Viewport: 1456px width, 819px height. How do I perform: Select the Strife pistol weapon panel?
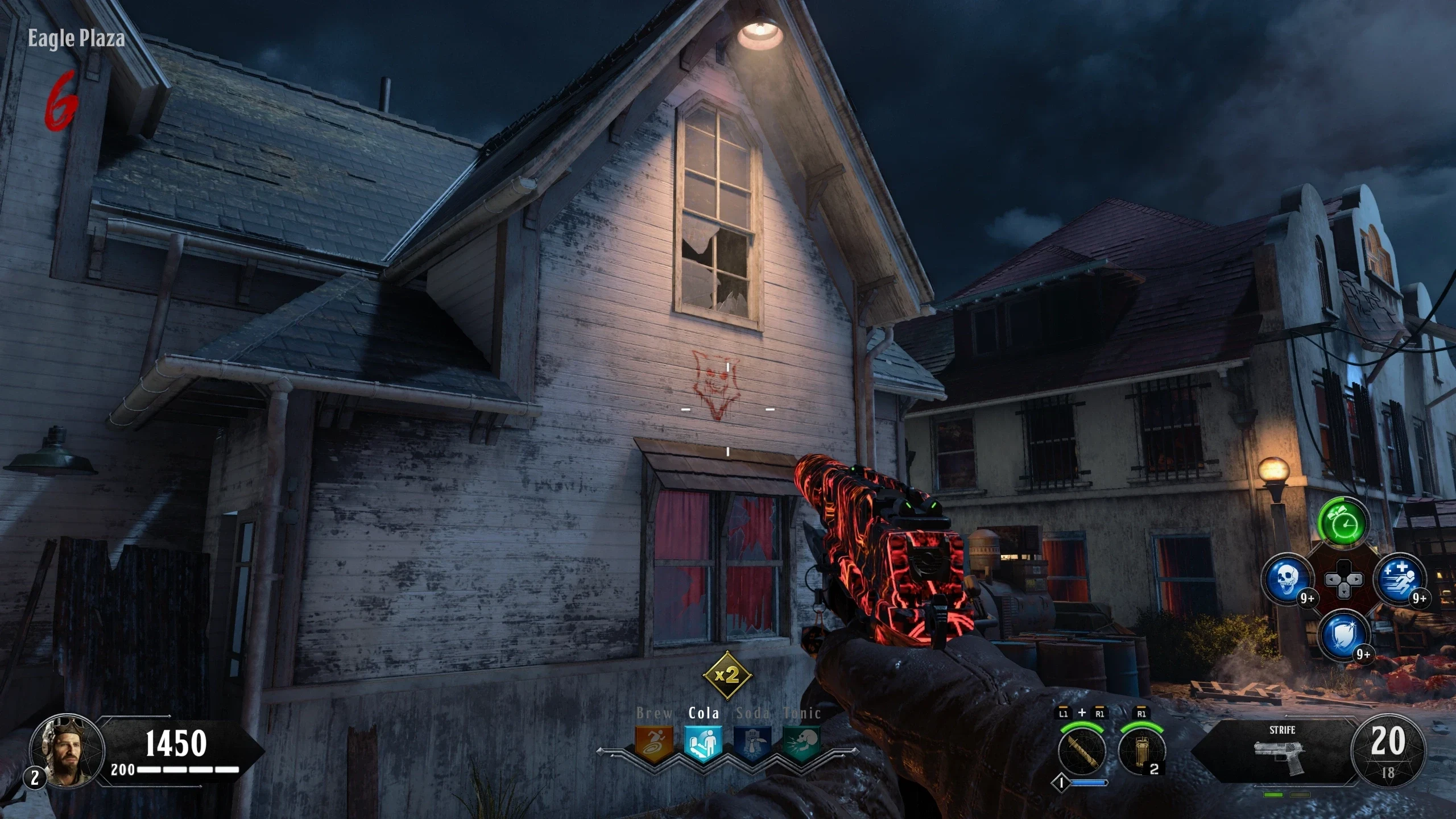(1280, 751)
